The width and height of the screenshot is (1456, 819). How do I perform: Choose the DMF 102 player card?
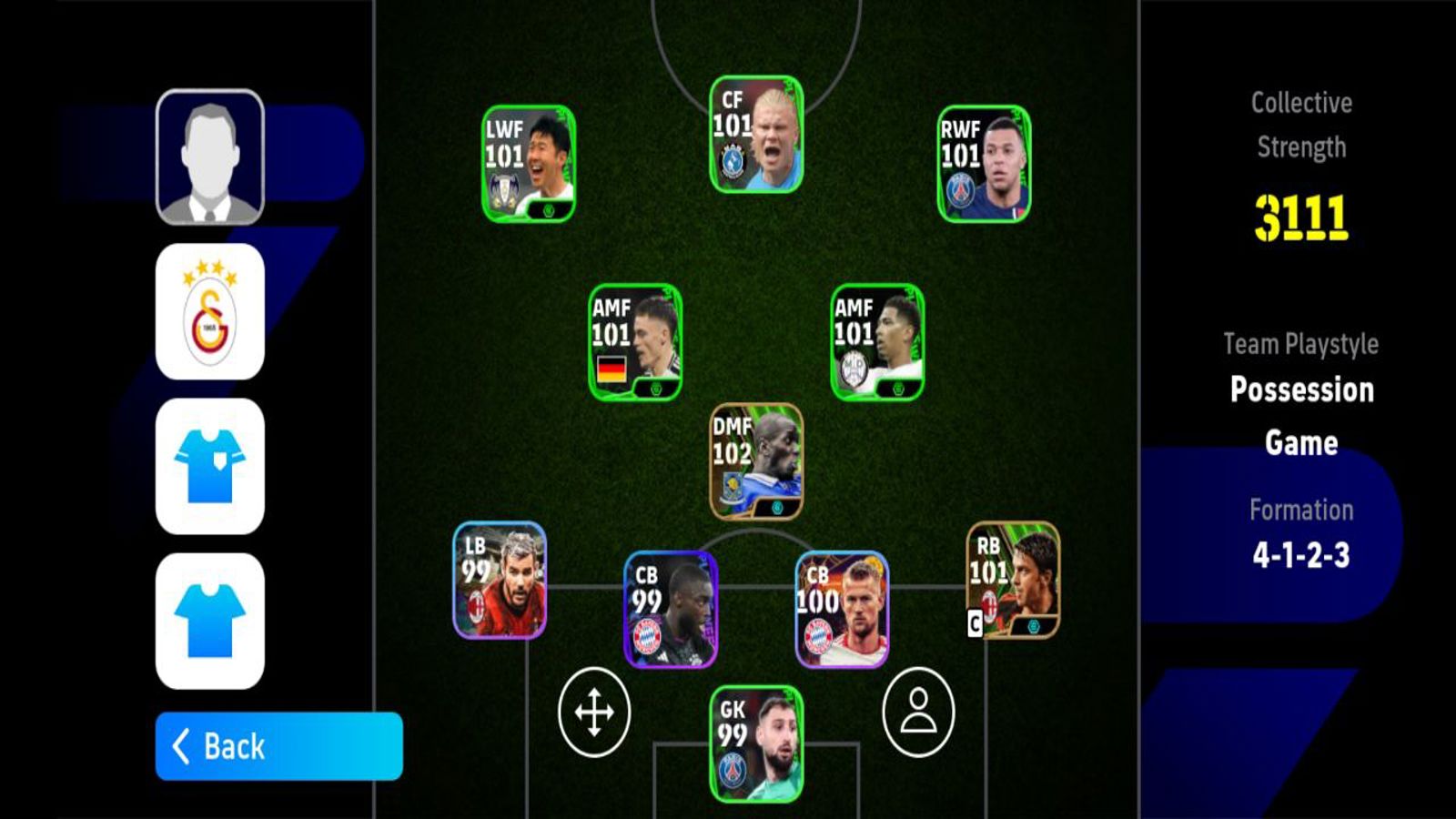click(x=756, y=461)
